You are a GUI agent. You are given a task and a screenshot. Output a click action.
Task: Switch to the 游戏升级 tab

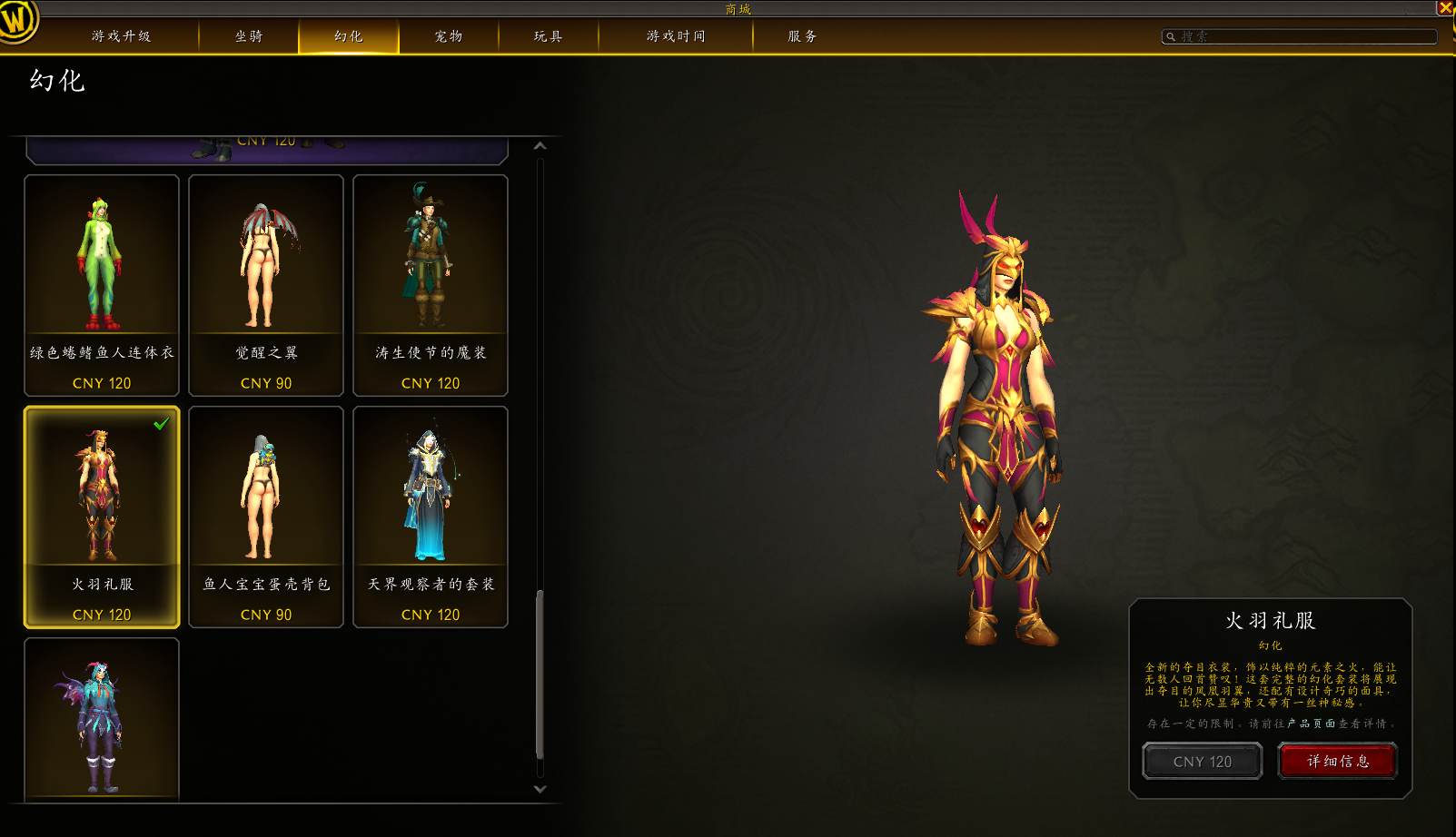(121, 36)
